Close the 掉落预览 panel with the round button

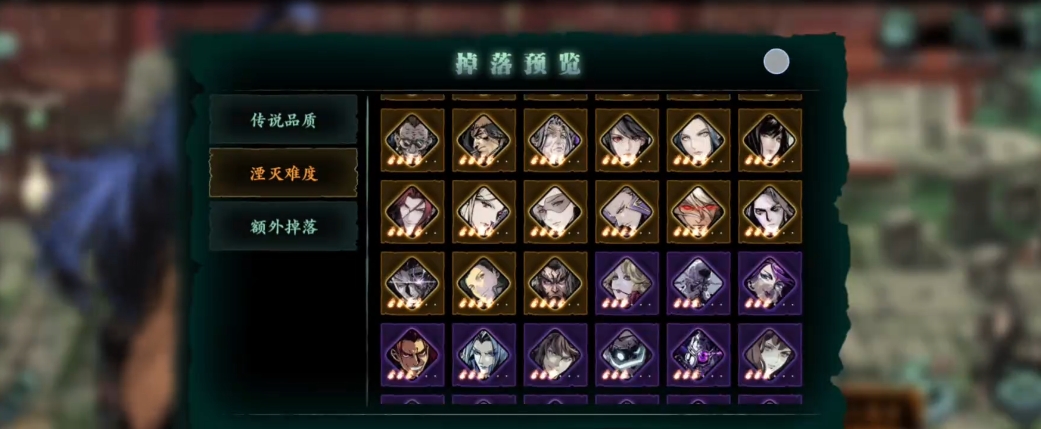[x=776, y=62]
